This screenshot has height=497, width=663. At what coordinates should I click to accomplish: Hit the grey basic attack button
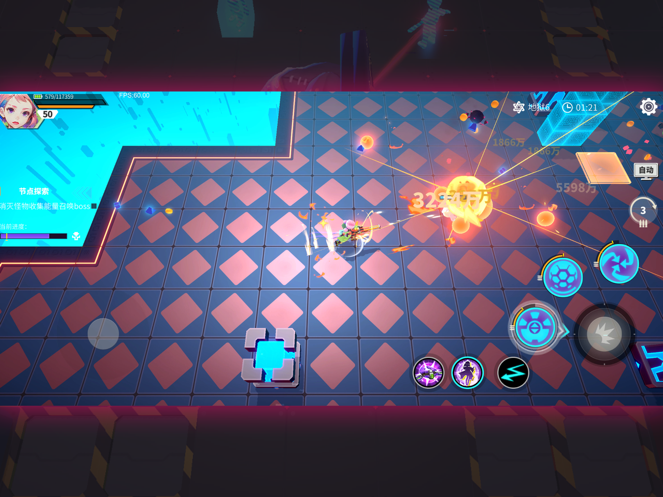[604, 334]
